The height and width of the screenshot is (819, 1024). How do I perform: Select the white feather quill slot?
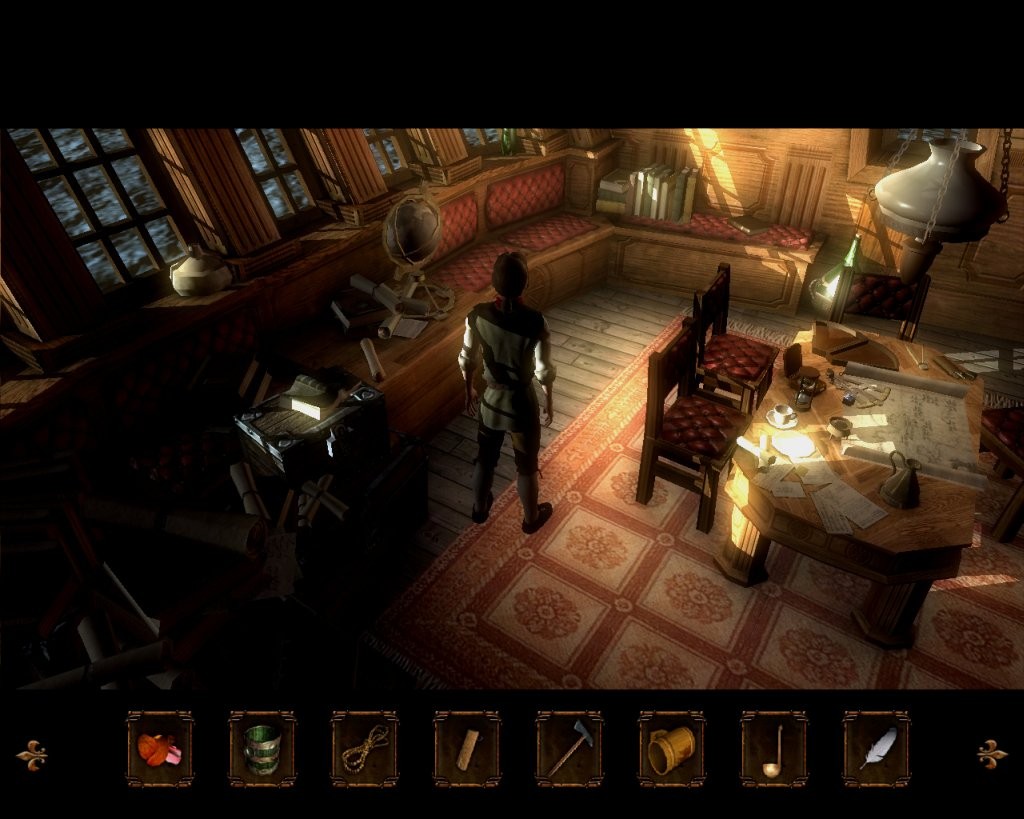click(877, 749)
